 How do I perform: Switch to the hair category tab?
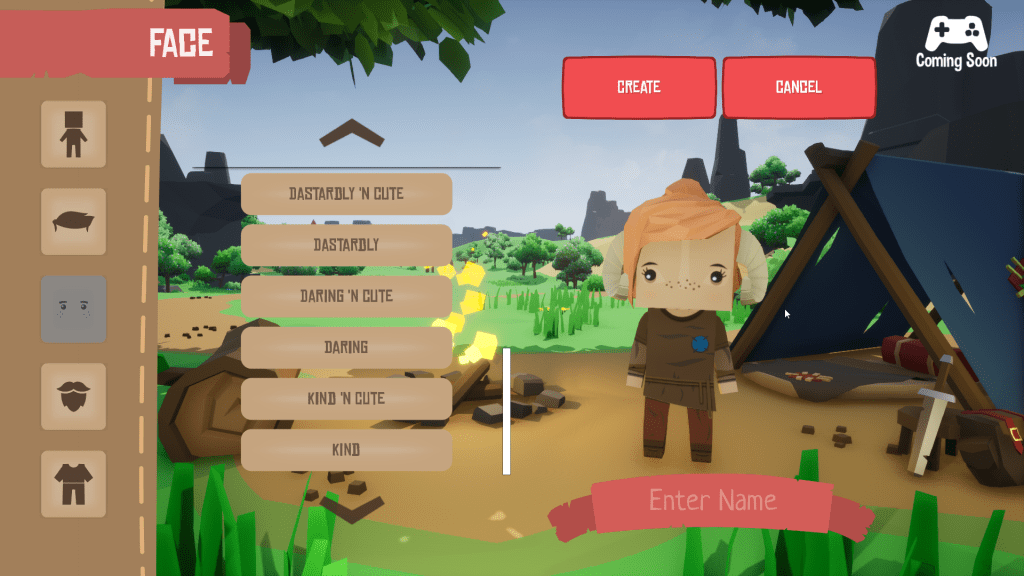(73, 221)
